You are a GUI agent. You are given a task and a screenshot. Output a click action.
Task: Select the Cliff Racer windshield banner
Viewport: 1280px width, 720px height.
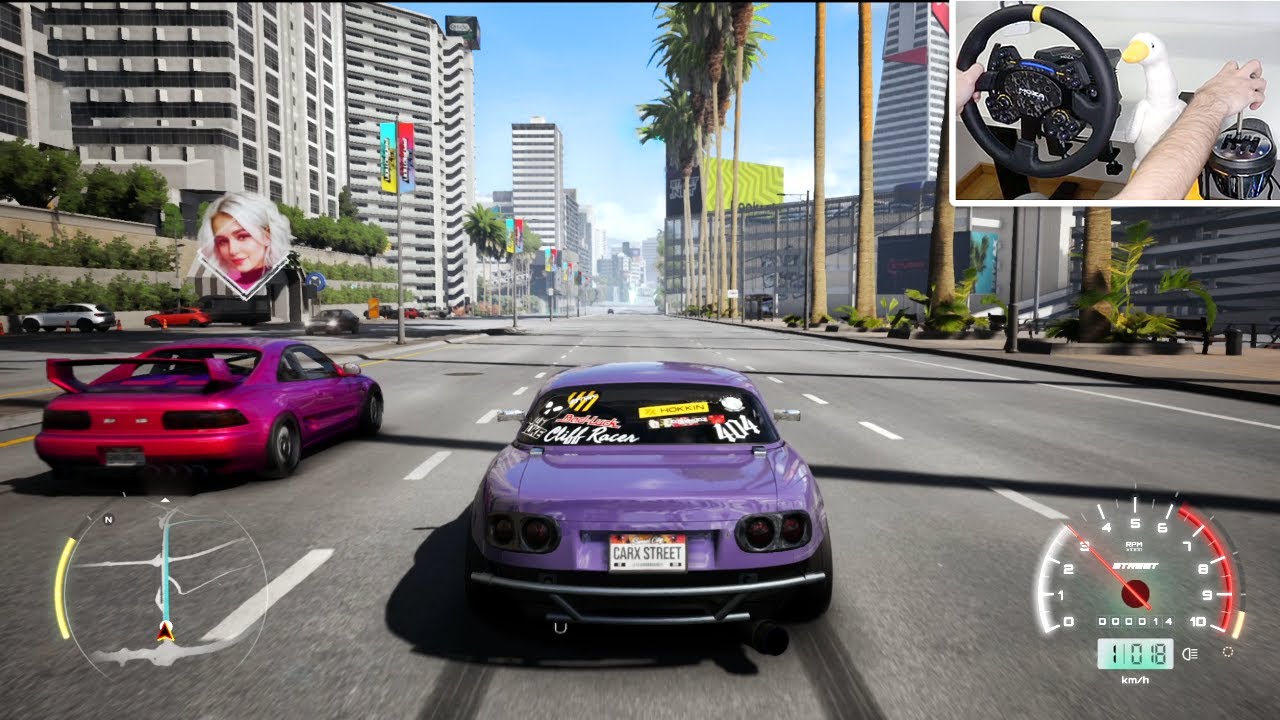pos(590,436)
